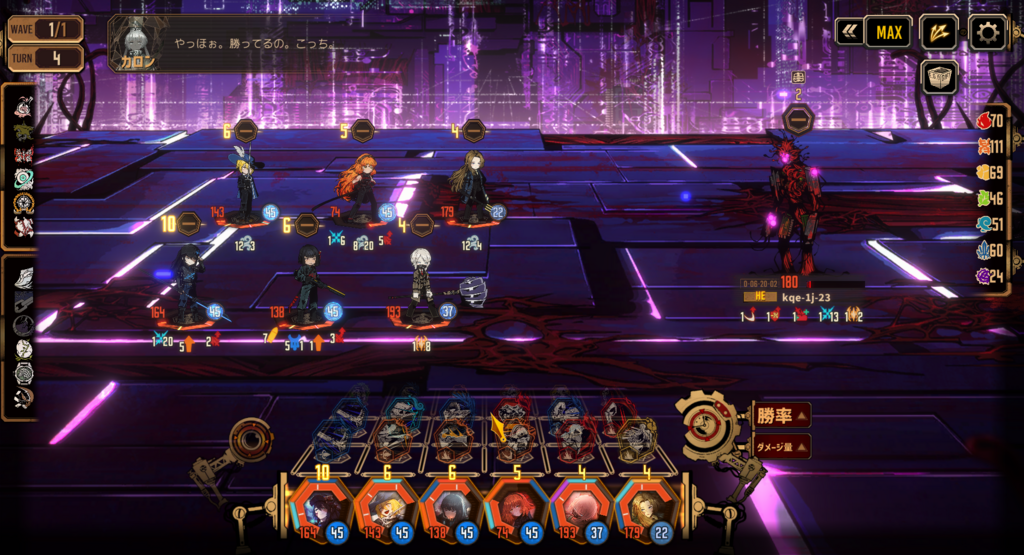Click the double-chevron collapse arrow
The image size is (1024, 555).
point(849,33)
